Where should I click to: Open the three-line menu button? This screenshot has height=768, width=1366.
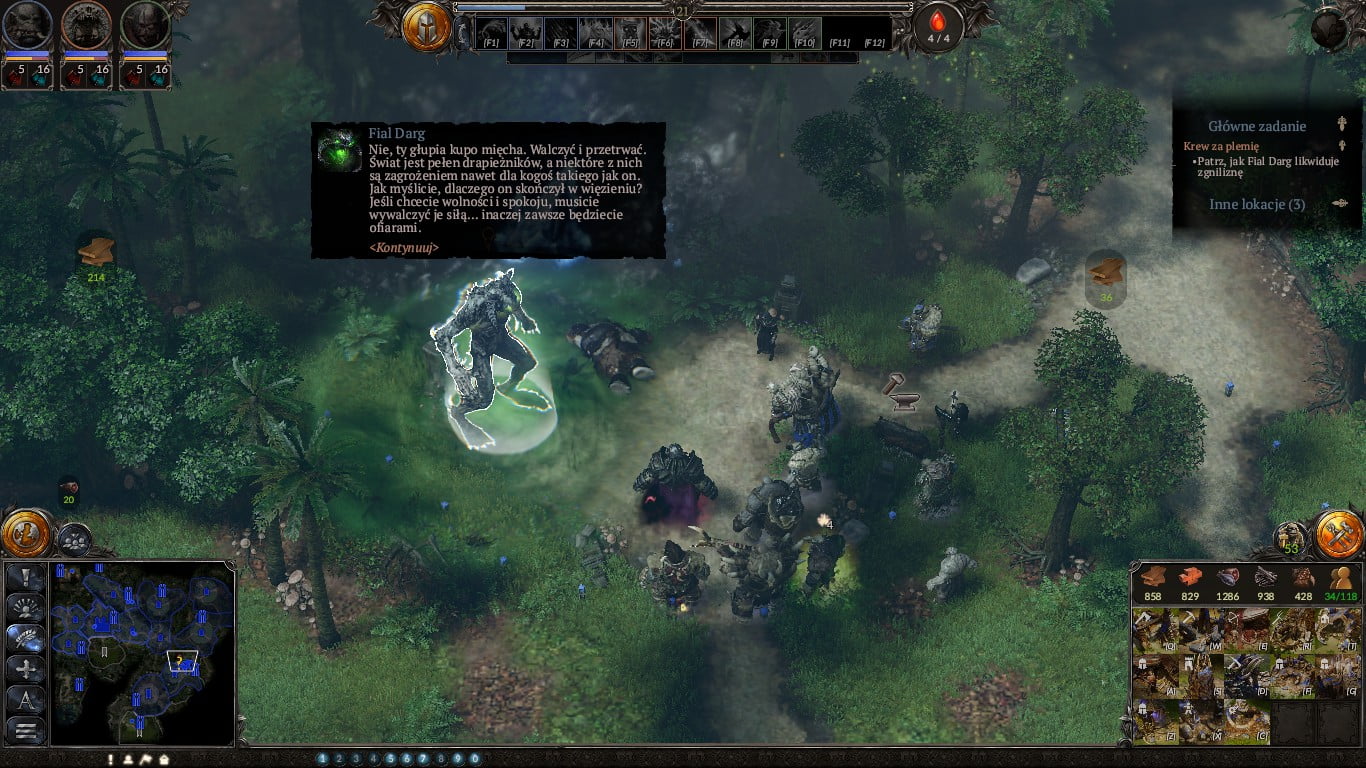coord(26,731)
